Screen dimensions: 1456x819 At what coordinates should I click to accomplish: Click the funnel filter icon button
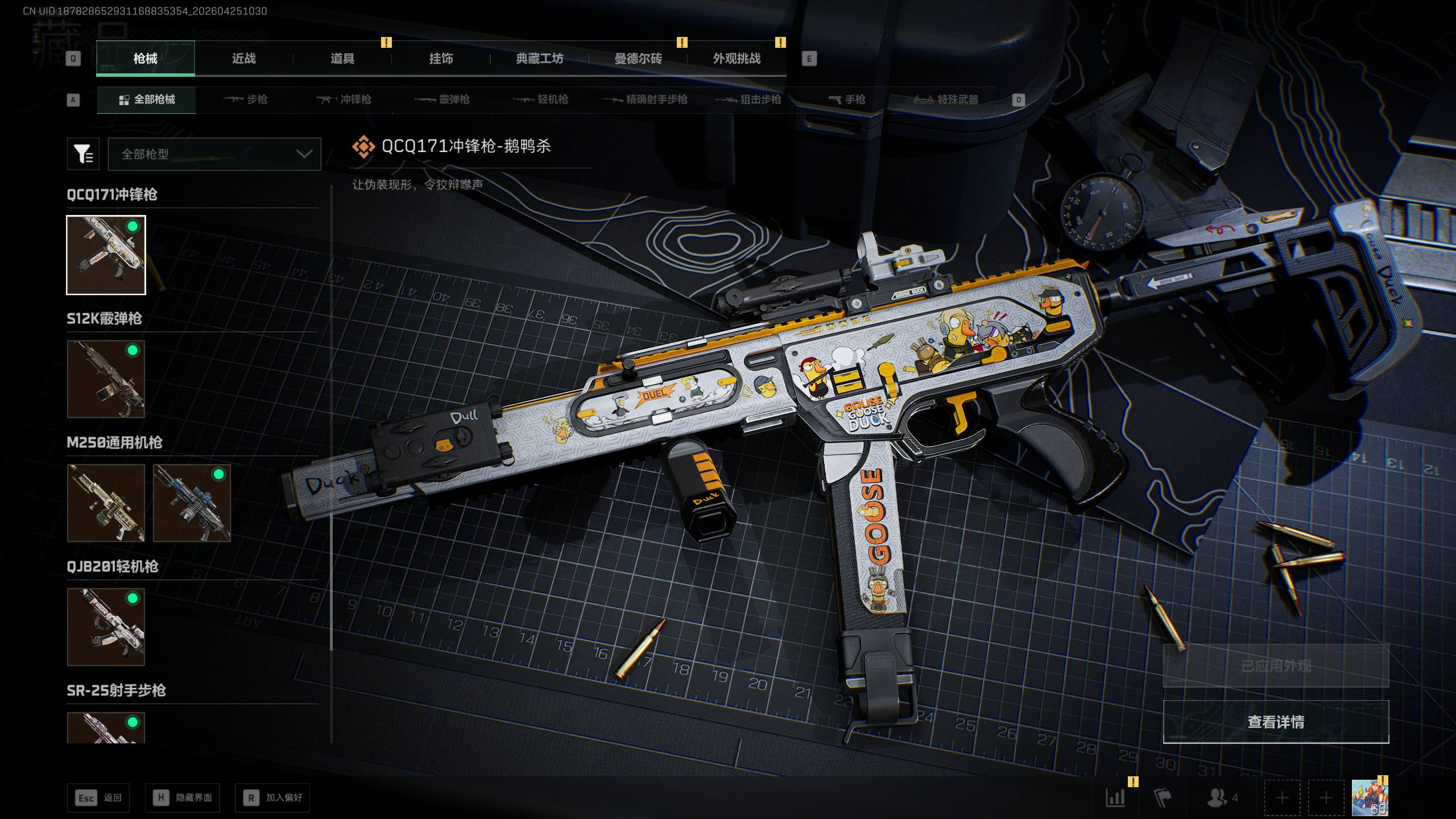click(x=83, y=154)
